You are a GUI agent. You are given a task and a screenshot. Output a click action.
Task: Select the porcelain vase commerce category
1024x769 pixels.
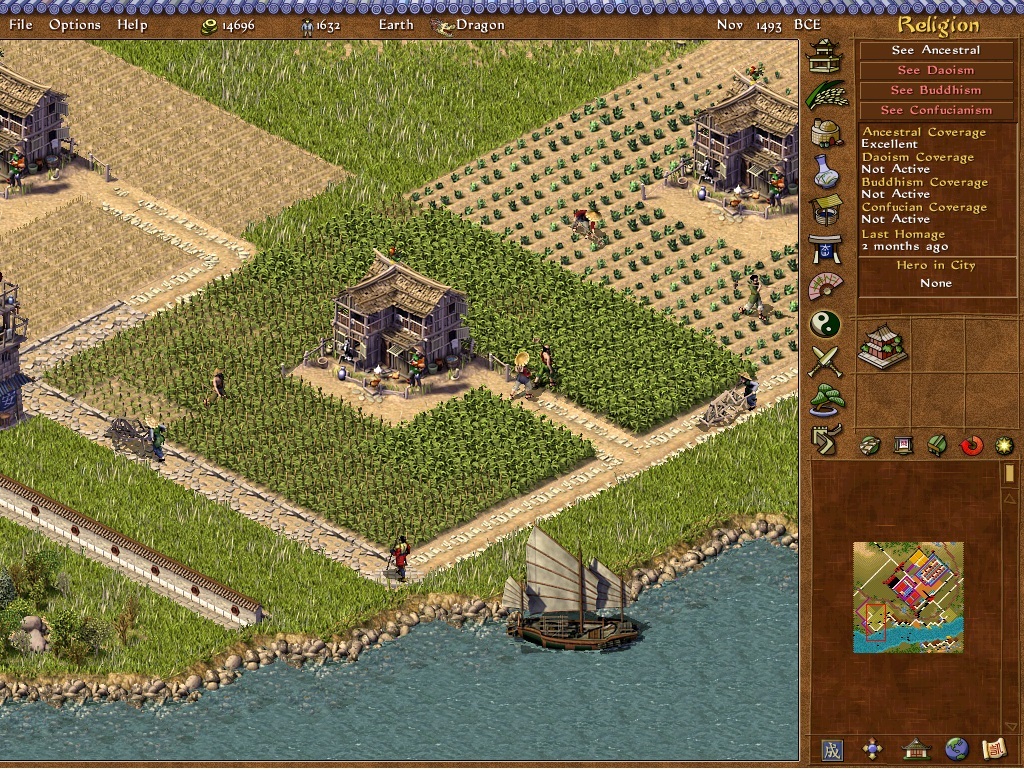click(x=825, y=171)
